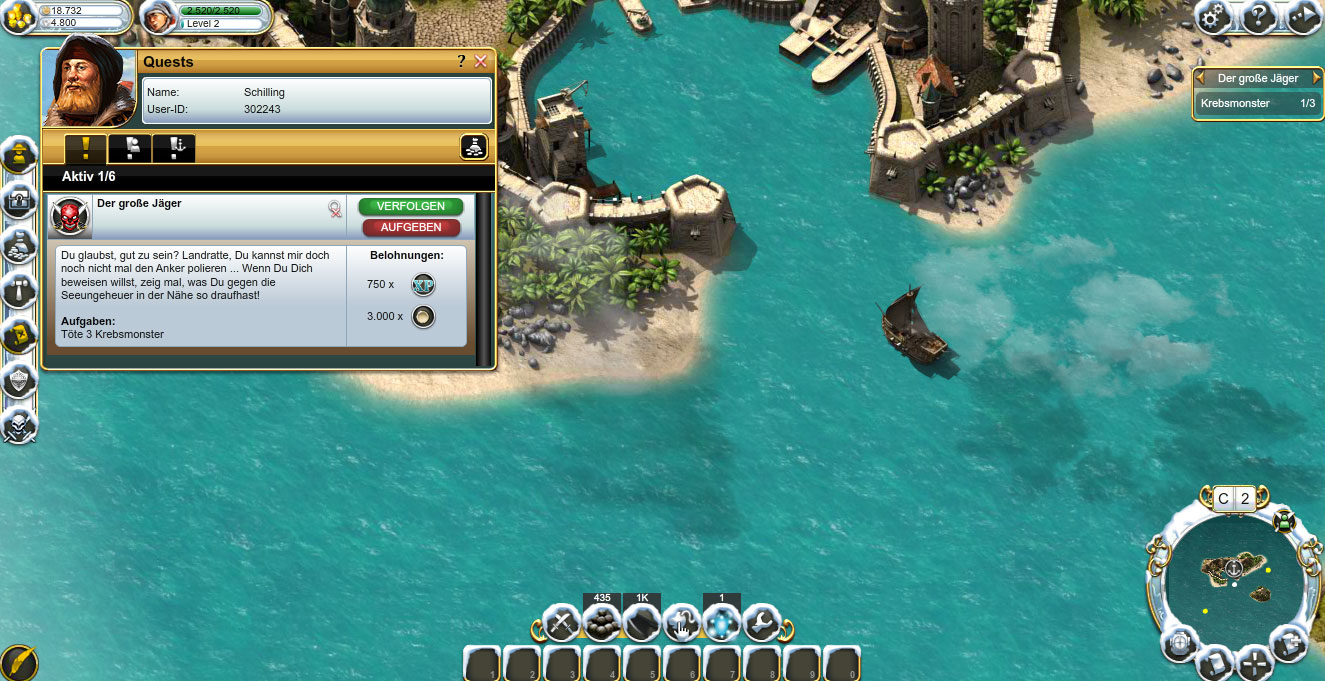Switch to the anchor quests tab
The image size is (1325, 681).
click(174, 149)
